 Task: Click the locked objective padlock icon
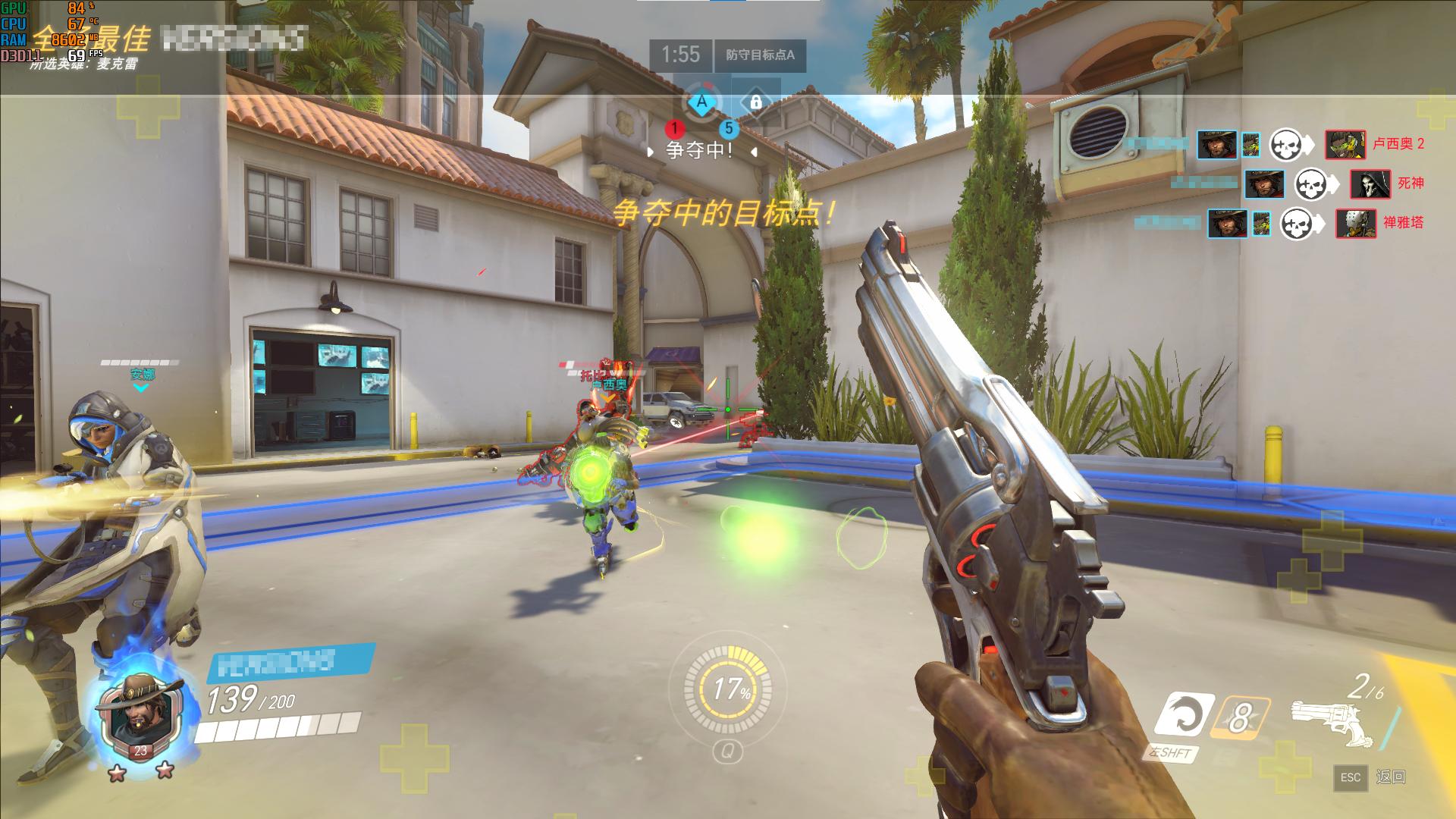point(755,102)
